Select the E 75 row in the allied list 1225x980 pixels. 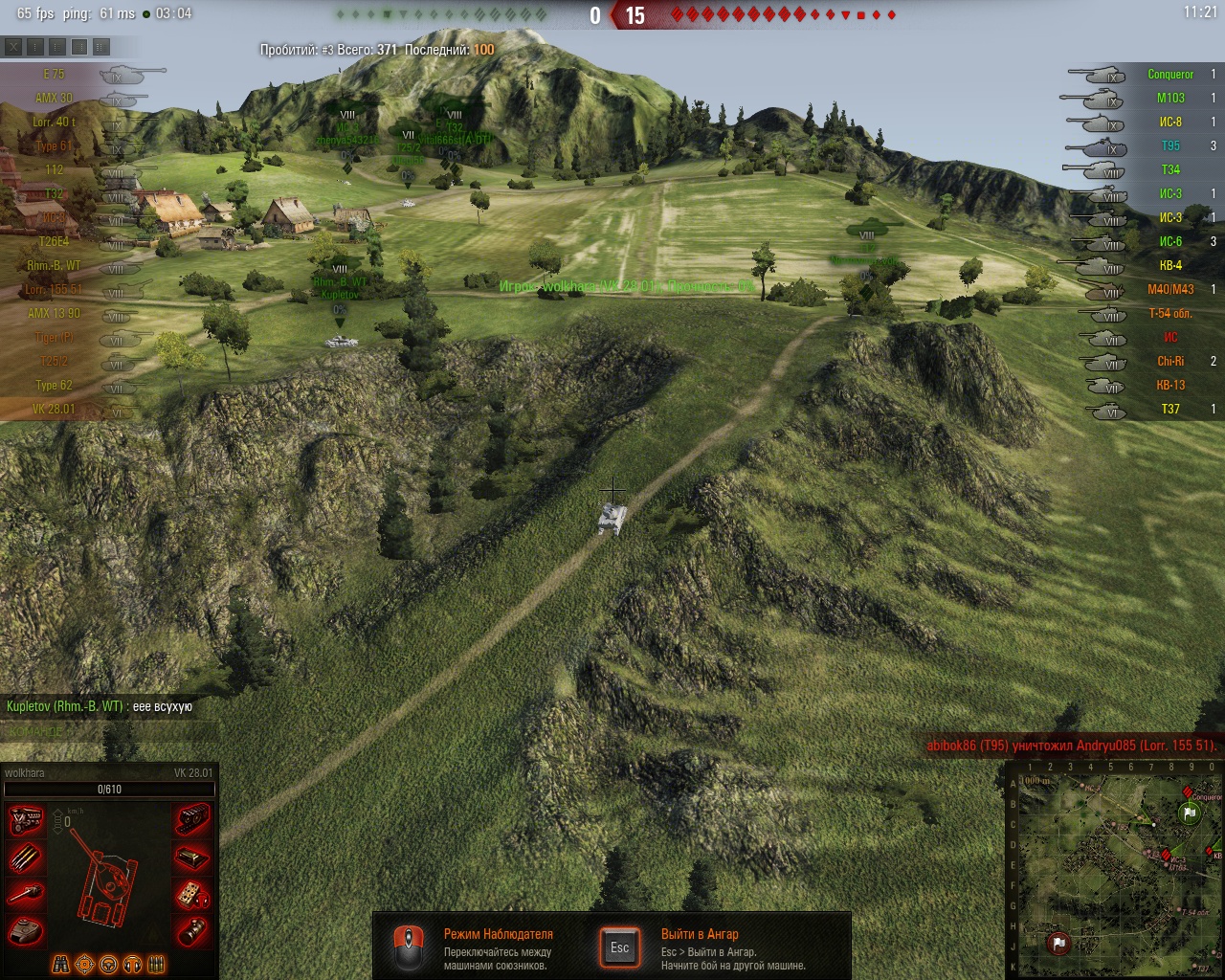click(55, 74)
